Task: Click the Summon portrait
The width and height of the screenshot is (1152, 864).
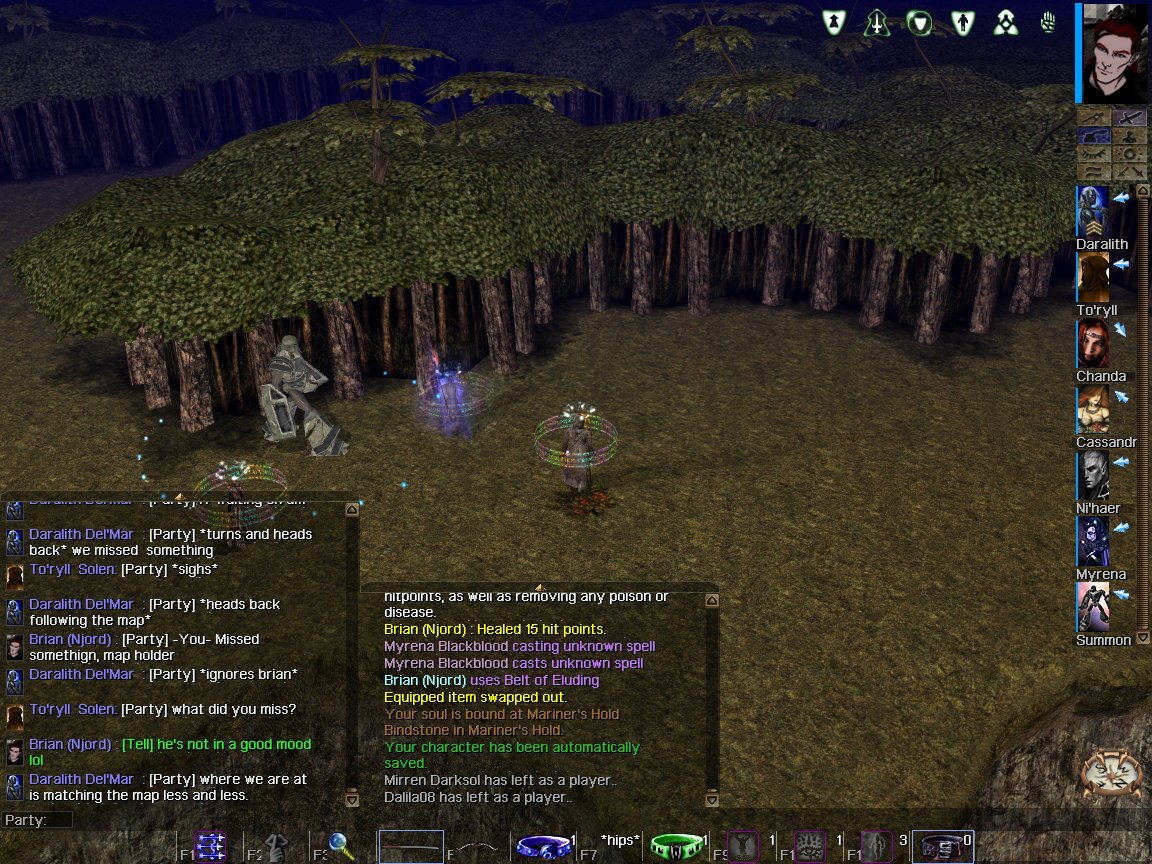Action: [x=1093, y=607]
